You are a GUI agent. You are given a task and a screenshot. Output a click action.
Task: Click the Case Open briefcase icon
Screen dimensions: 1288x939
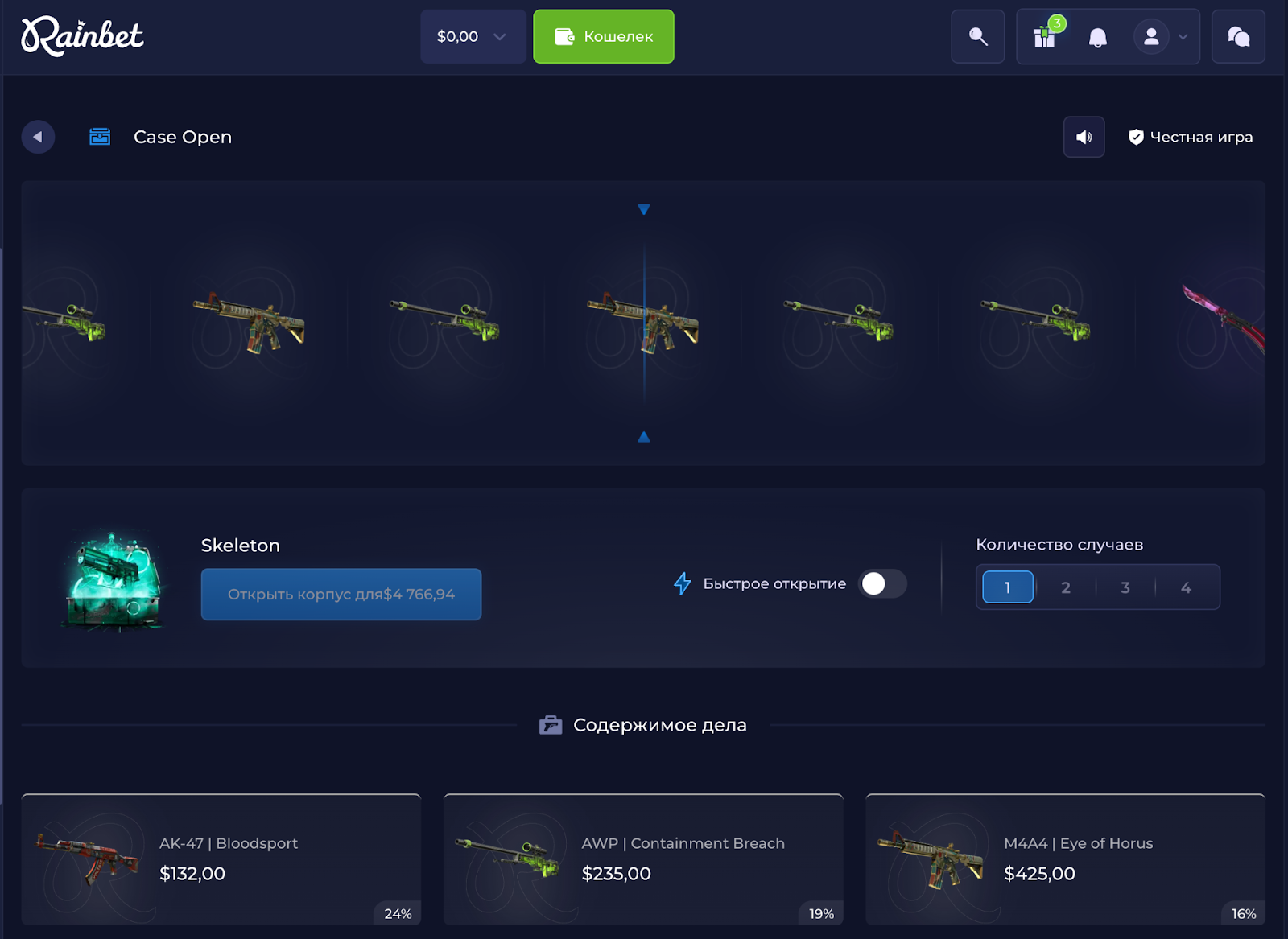(100, 137)
